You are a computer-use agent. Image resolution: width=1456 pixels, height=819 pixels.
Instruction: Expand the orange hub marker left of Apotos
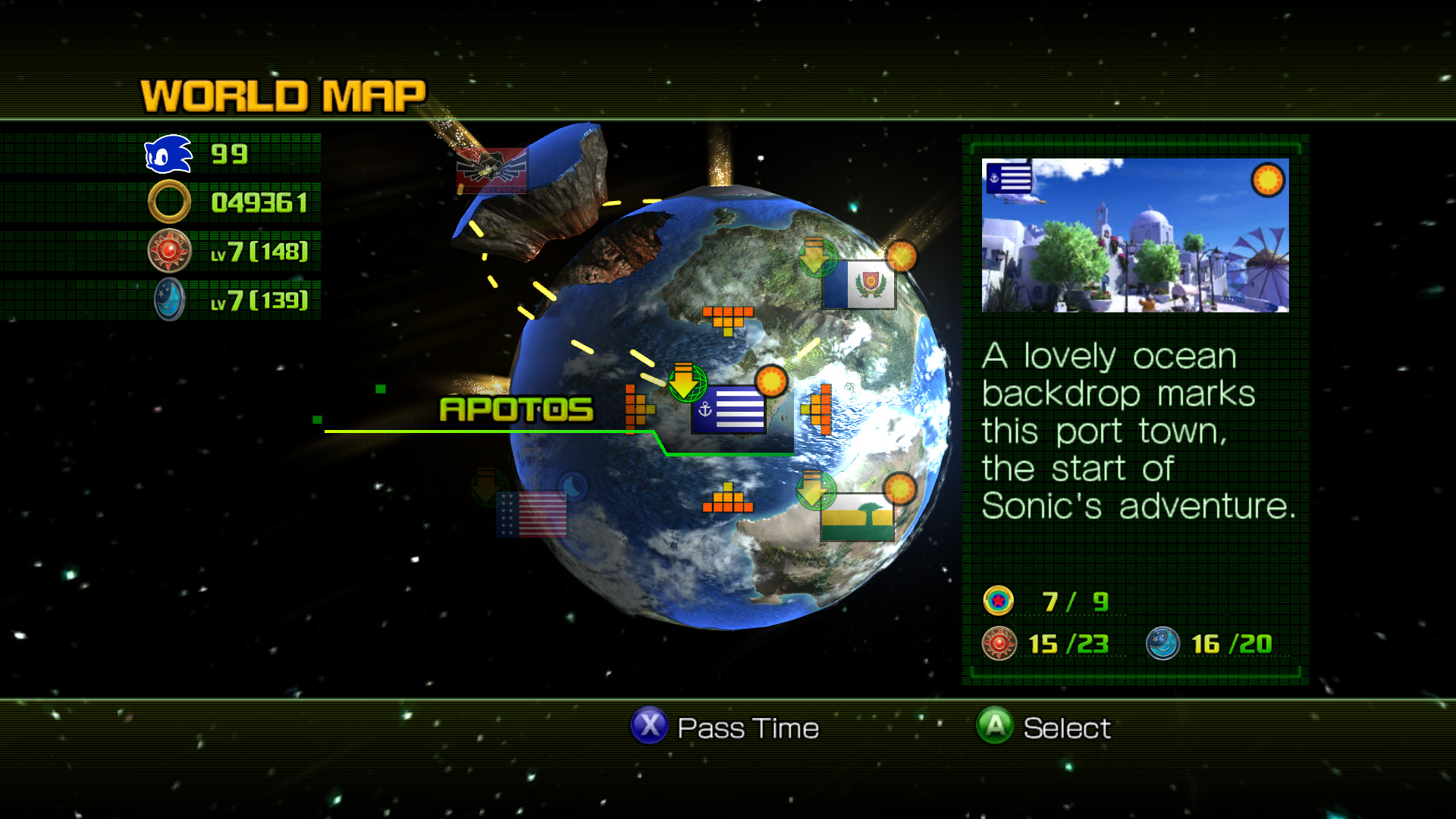637,409
